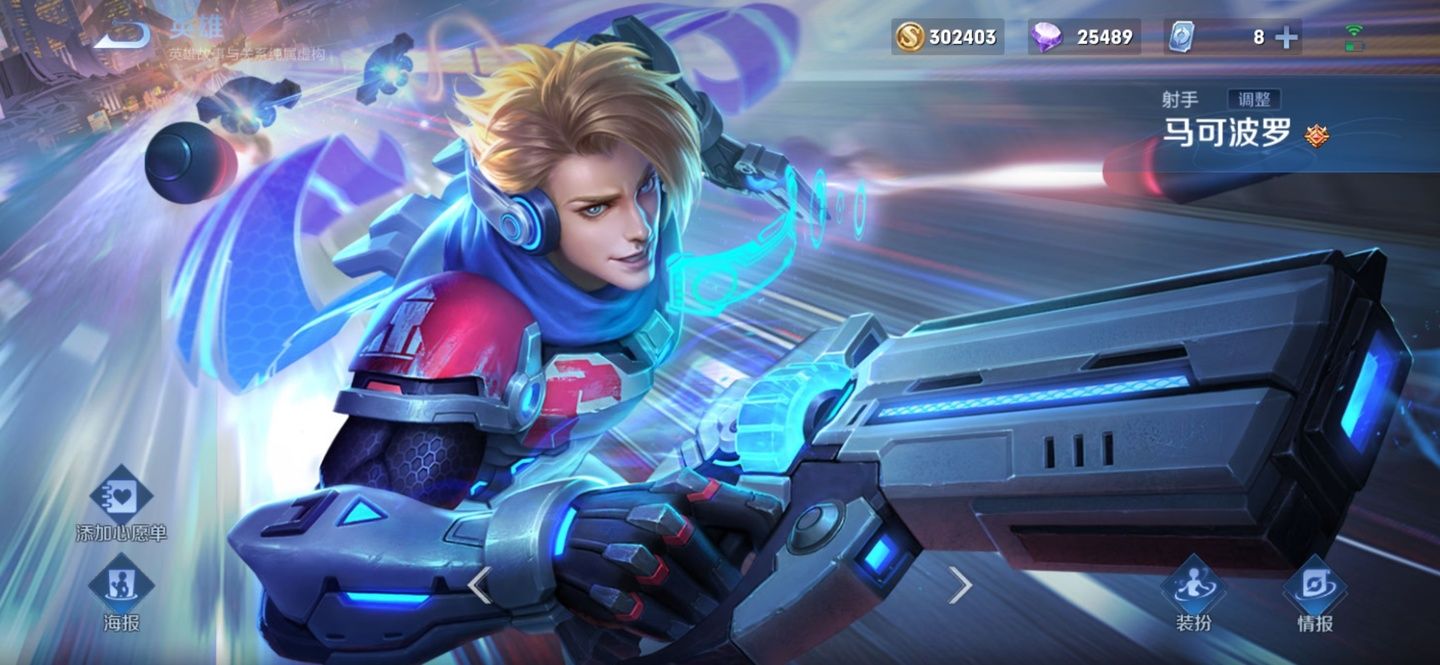Add more tickets with the plus button

pos(1286,37)
